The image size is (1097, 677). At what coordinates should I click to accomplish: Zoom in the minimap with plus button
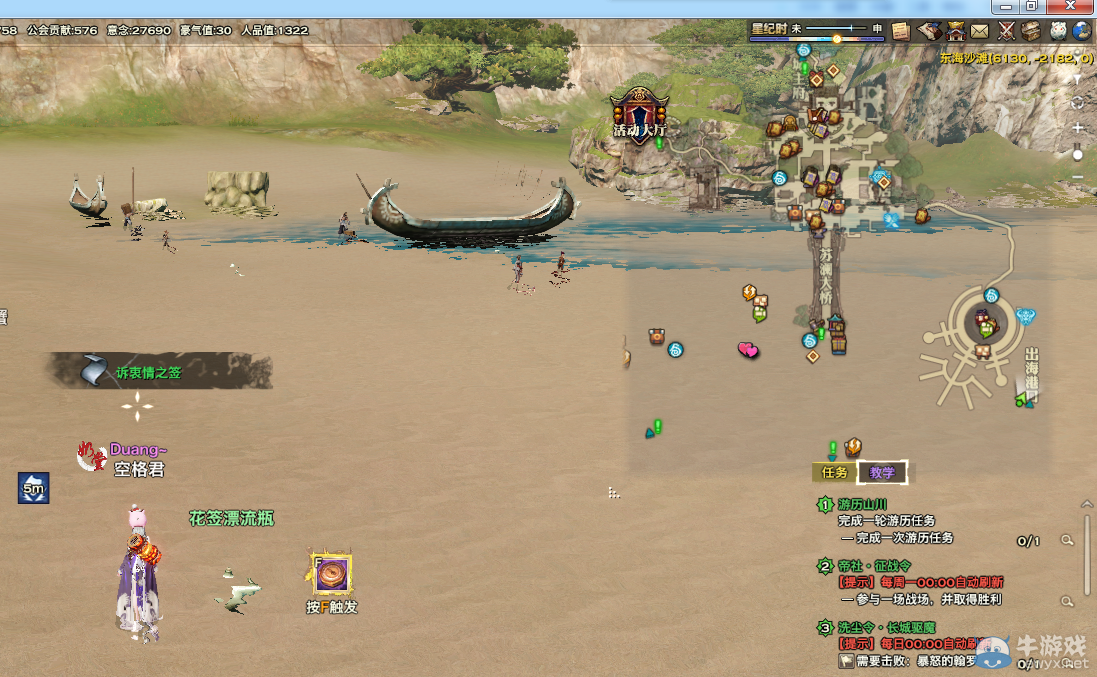click(x=1077, y=129)
